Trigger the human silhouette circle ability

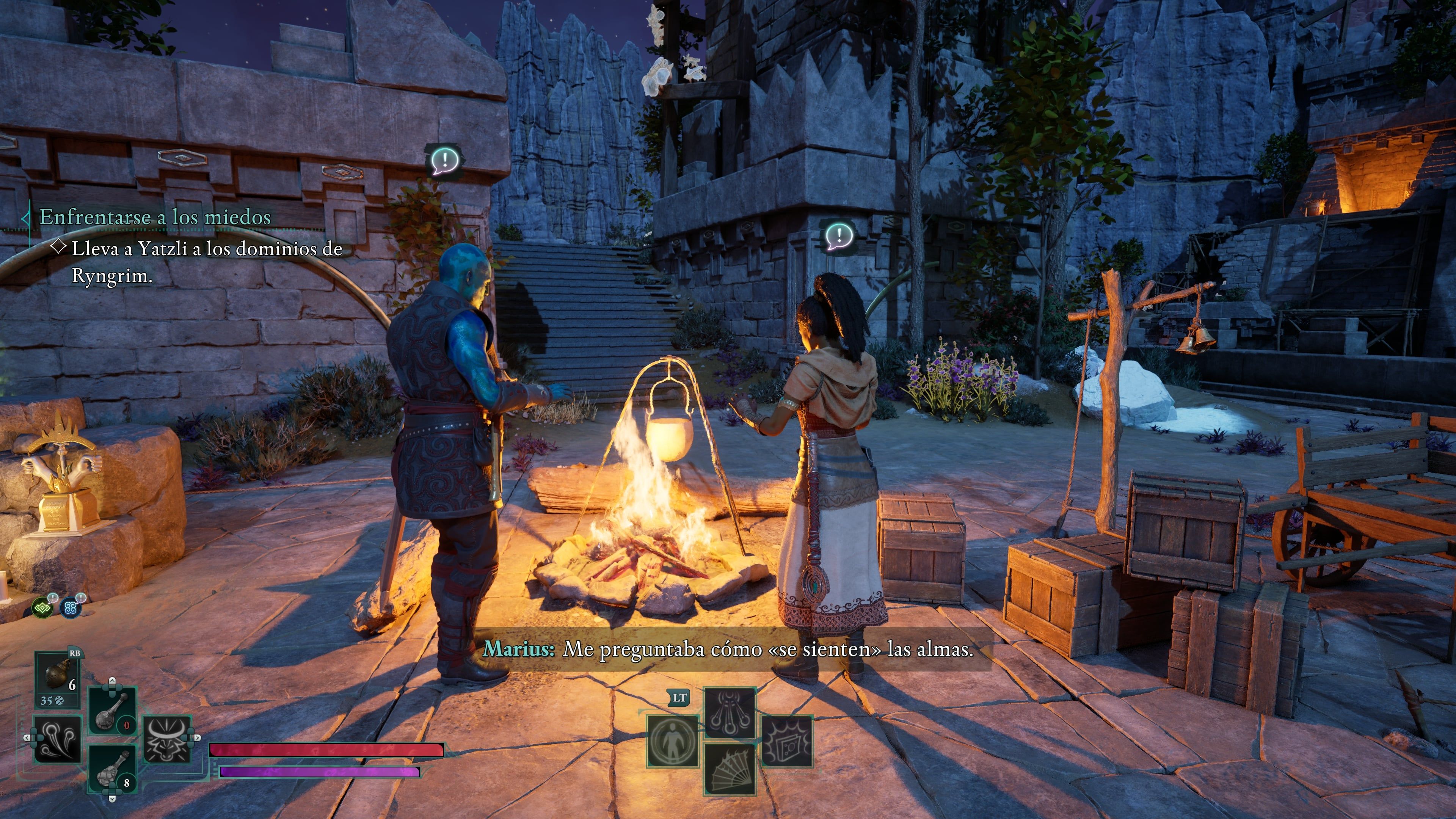(x=673, y=741)
